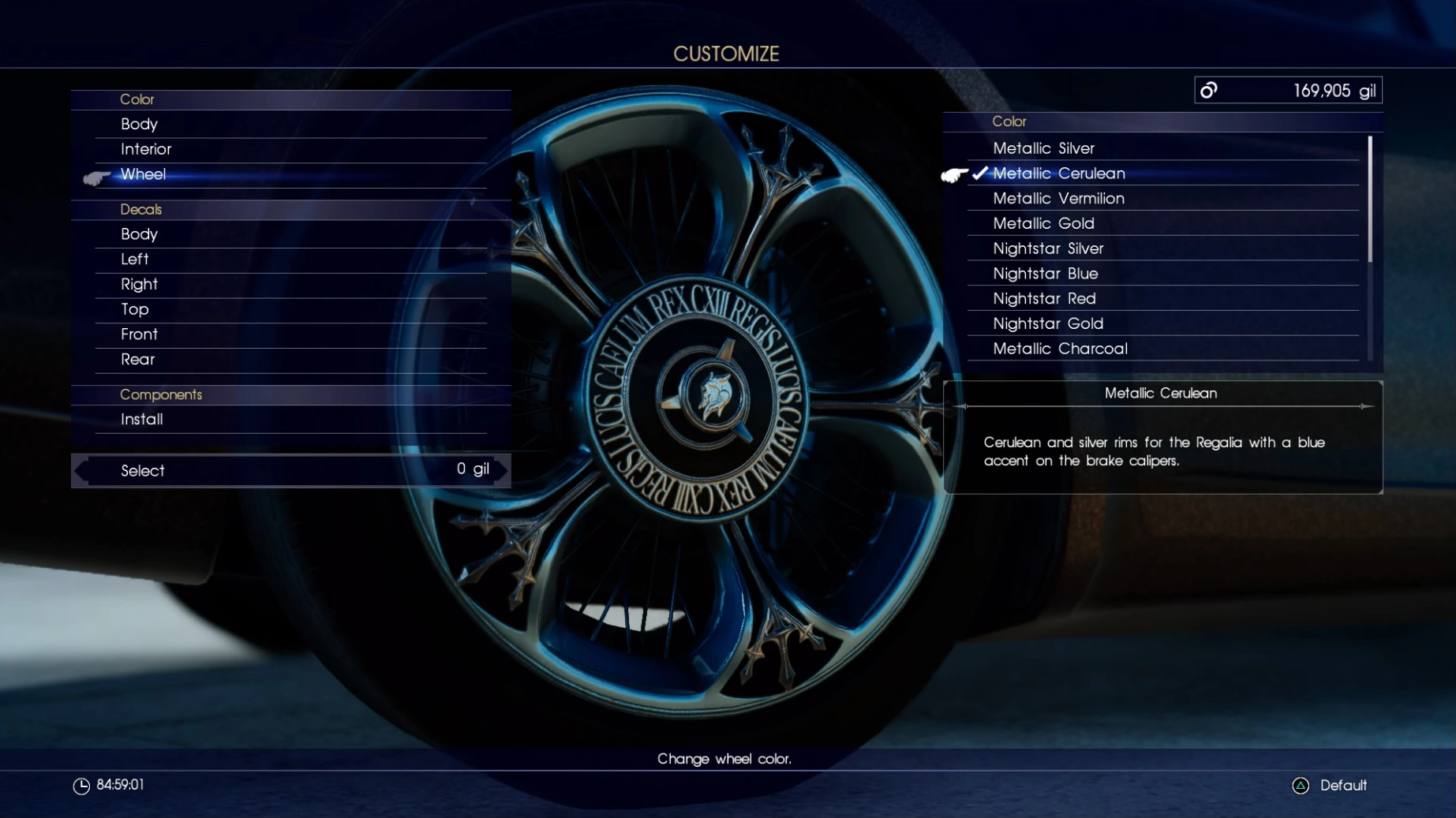Click the clock icon near the playtime
The width and height of the screenshot is (1456, 818).
[x=81, y=786]
